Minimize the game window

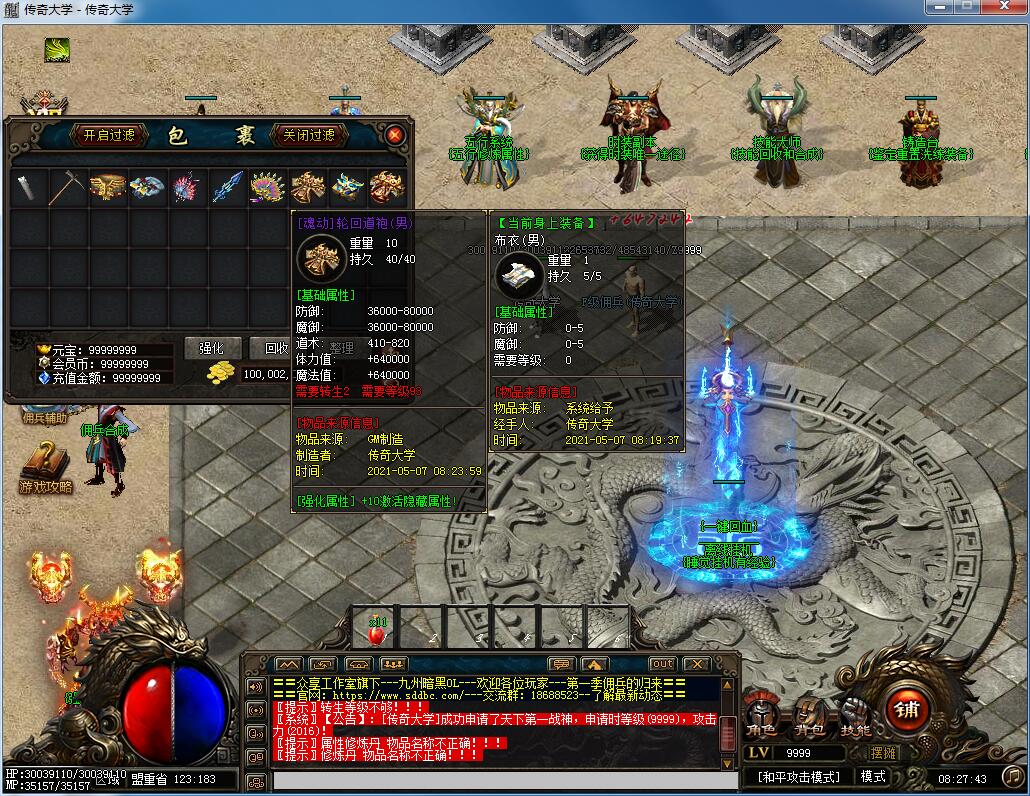[x=939, y=7]
